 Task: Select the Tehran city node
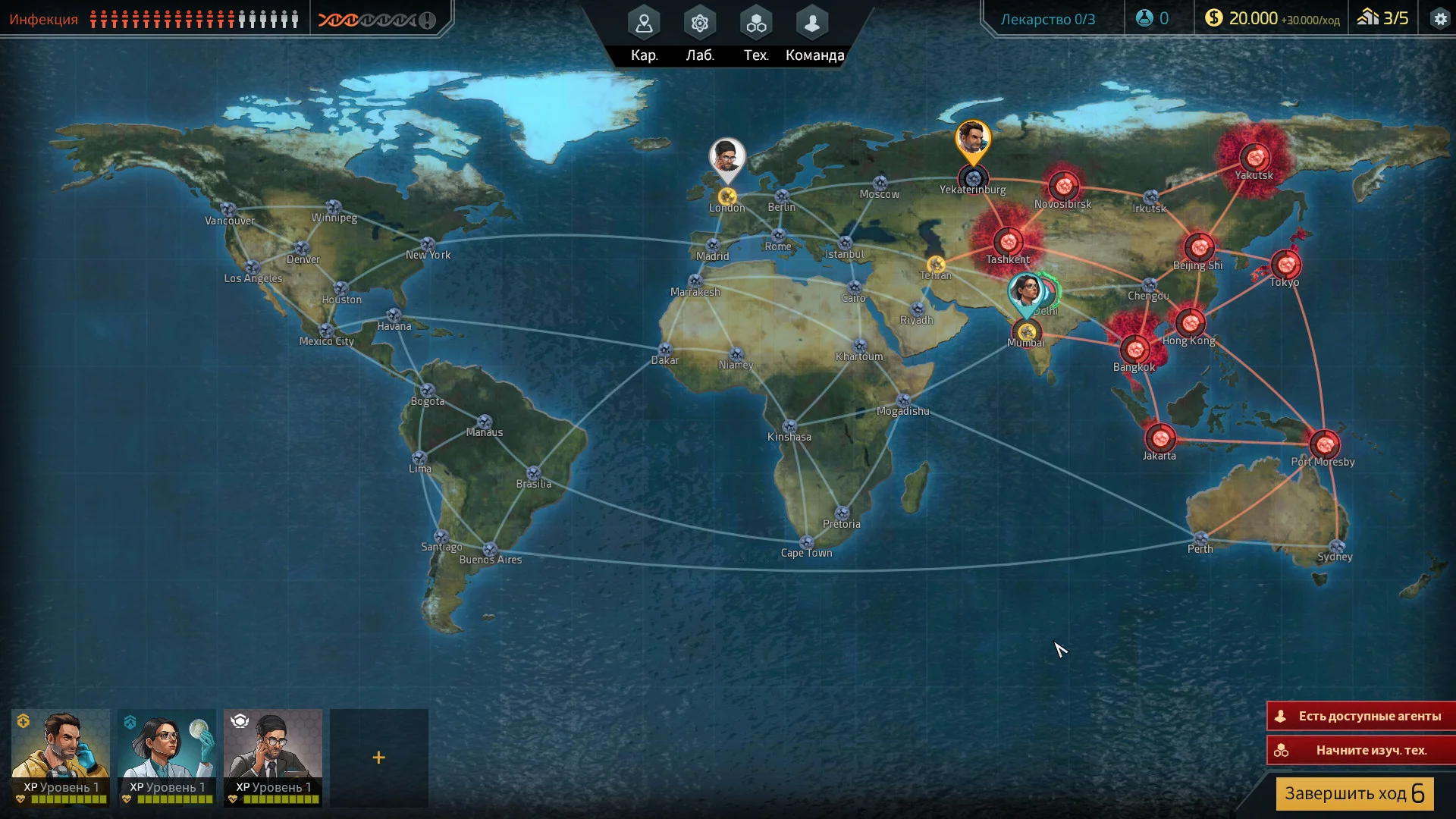point(936,265)
